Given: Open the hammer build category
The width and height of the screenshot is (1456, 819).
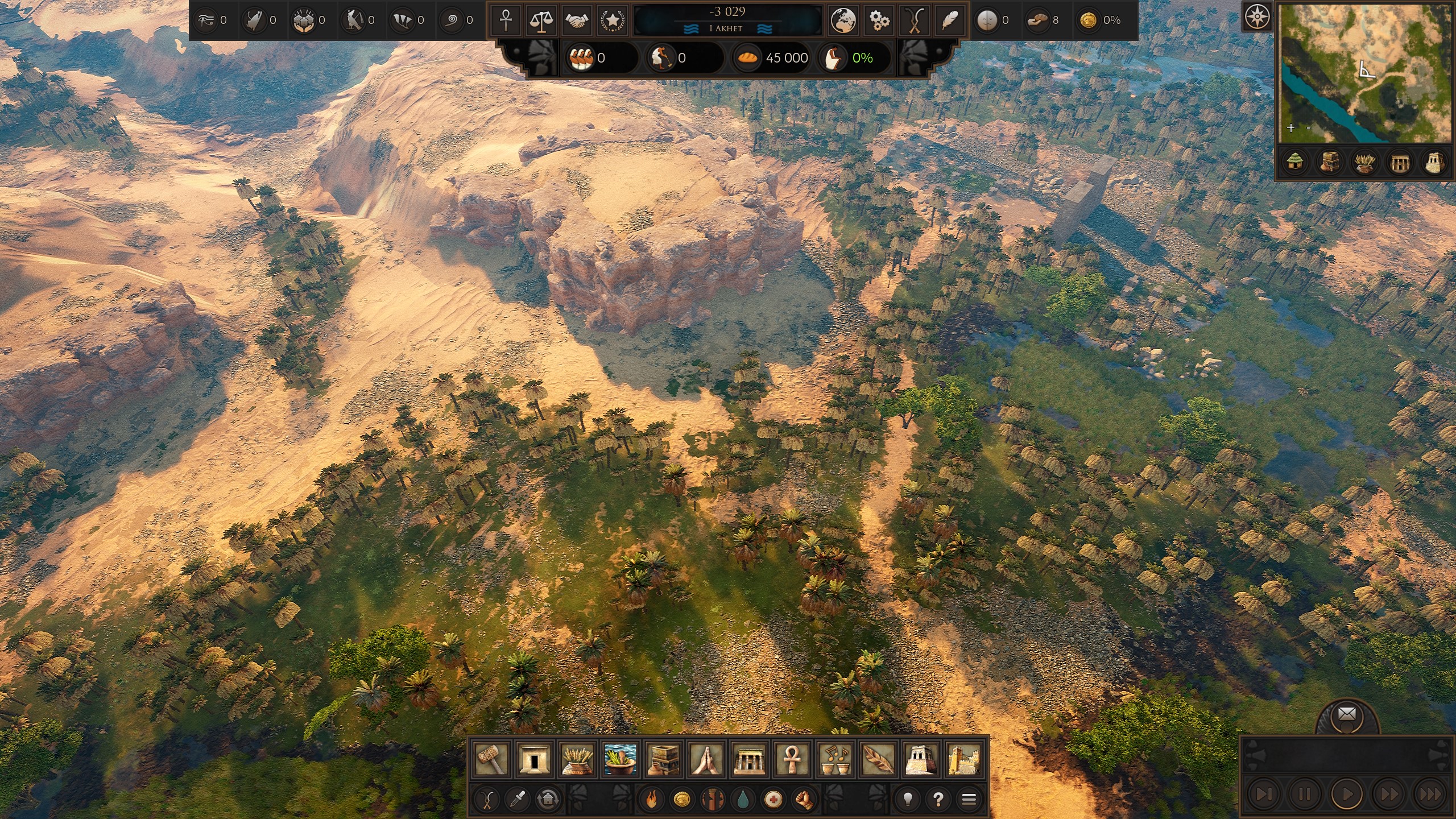Looking at the screenshot, I should 491,759.
